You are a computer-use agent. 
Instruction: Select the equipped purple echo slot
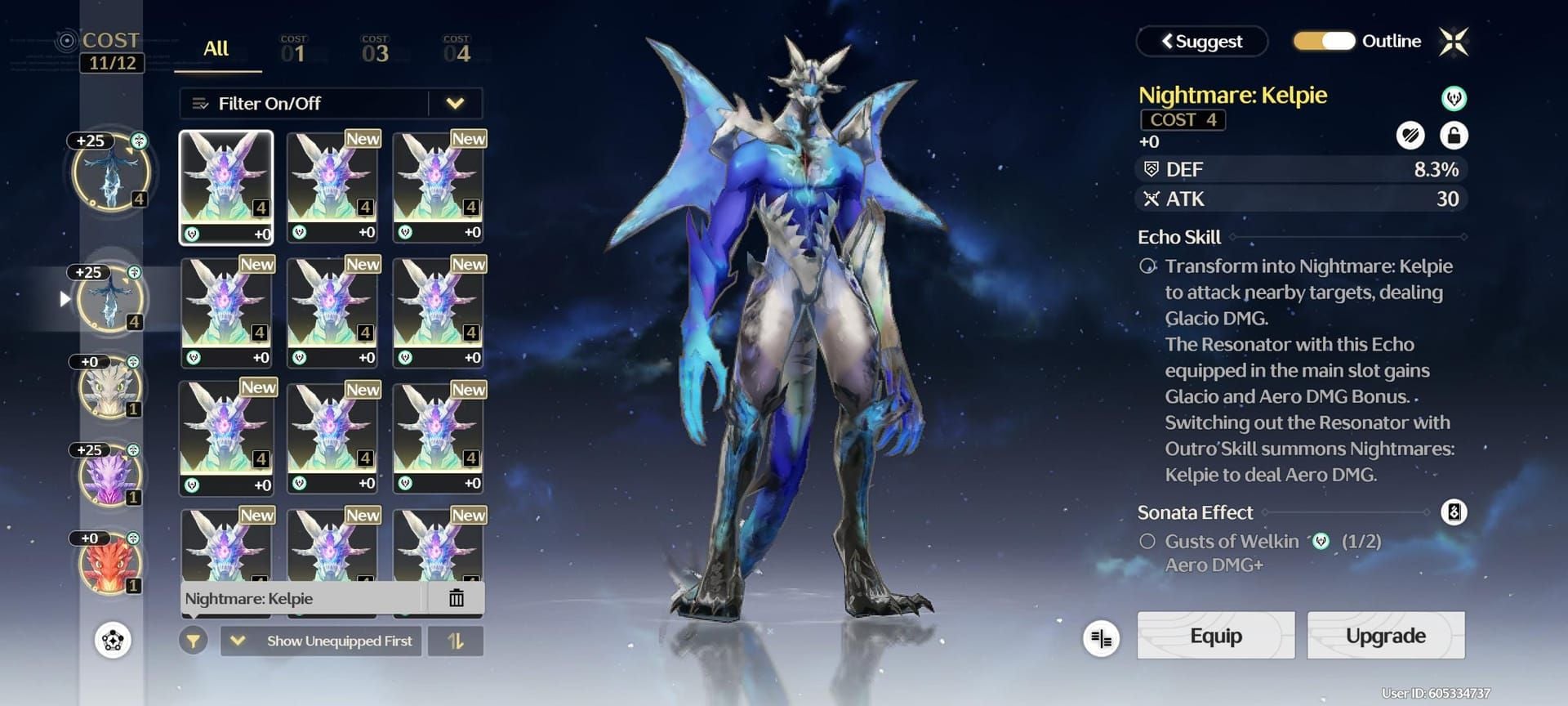[x=109, y=476]
